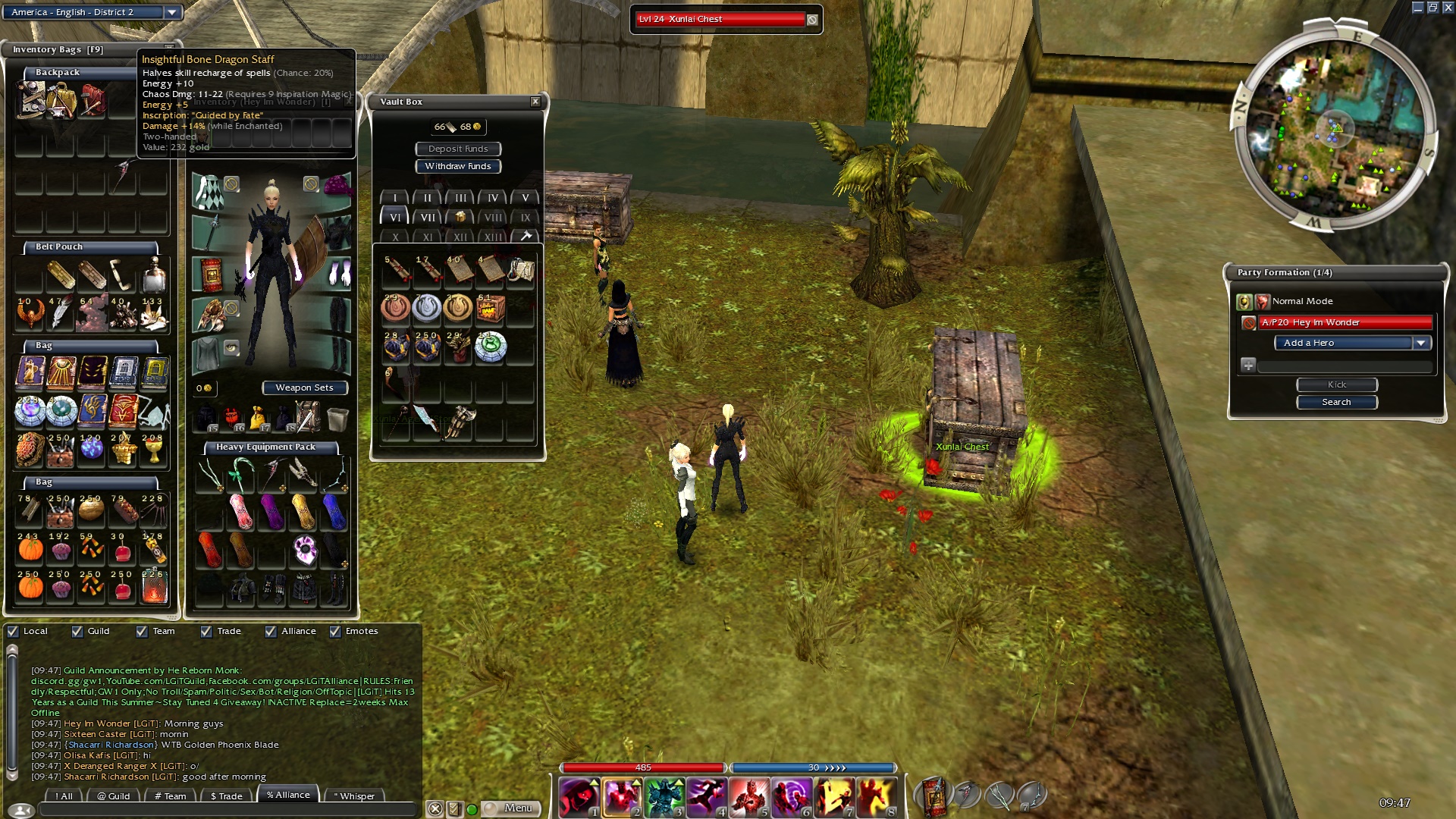Switch to vault storage tab VII
1456x819 pixels.
428,218
